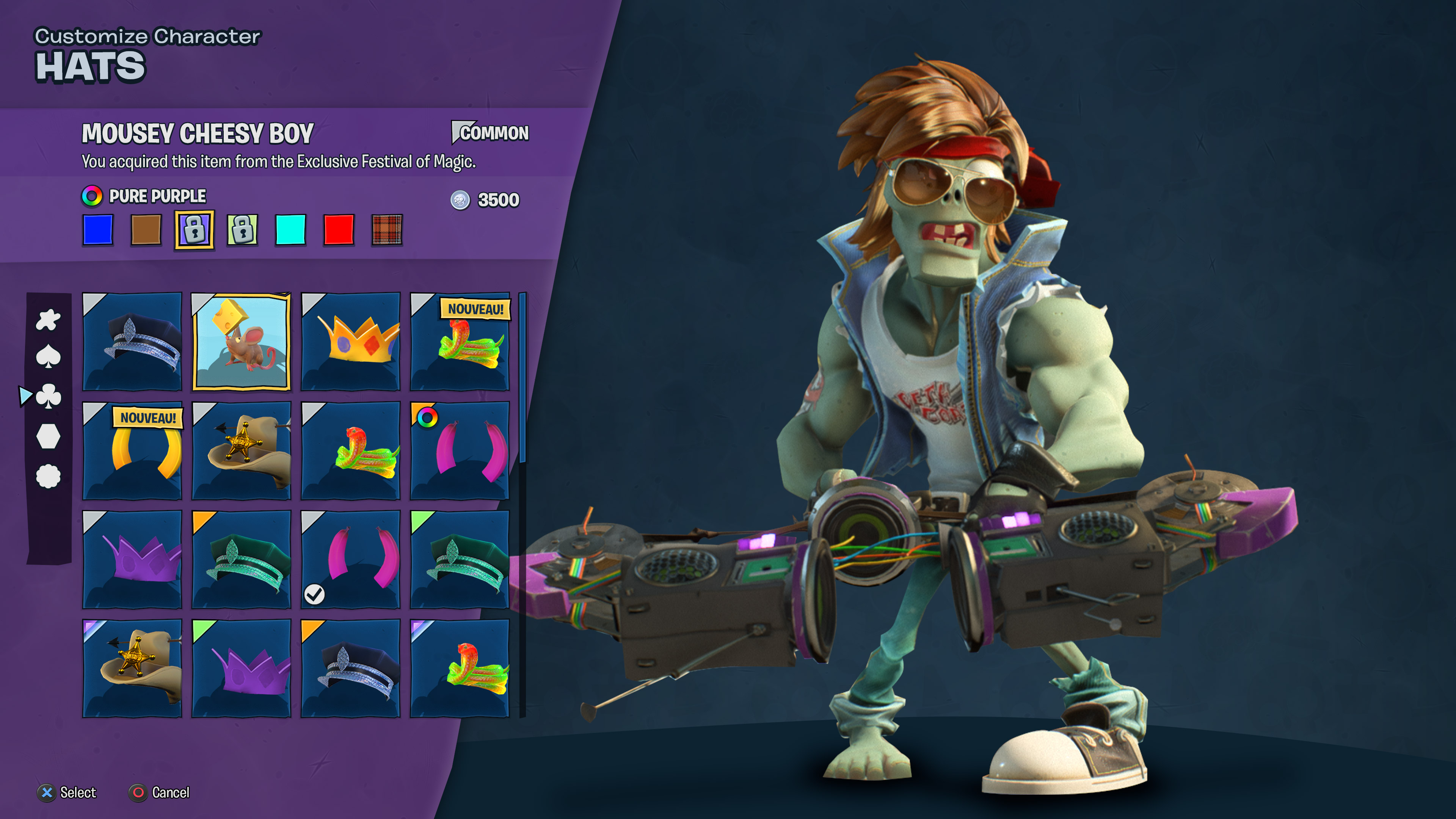Viewport: 1456px width, 819px height.
Task: Switch to the spade category
Action: 48,357
